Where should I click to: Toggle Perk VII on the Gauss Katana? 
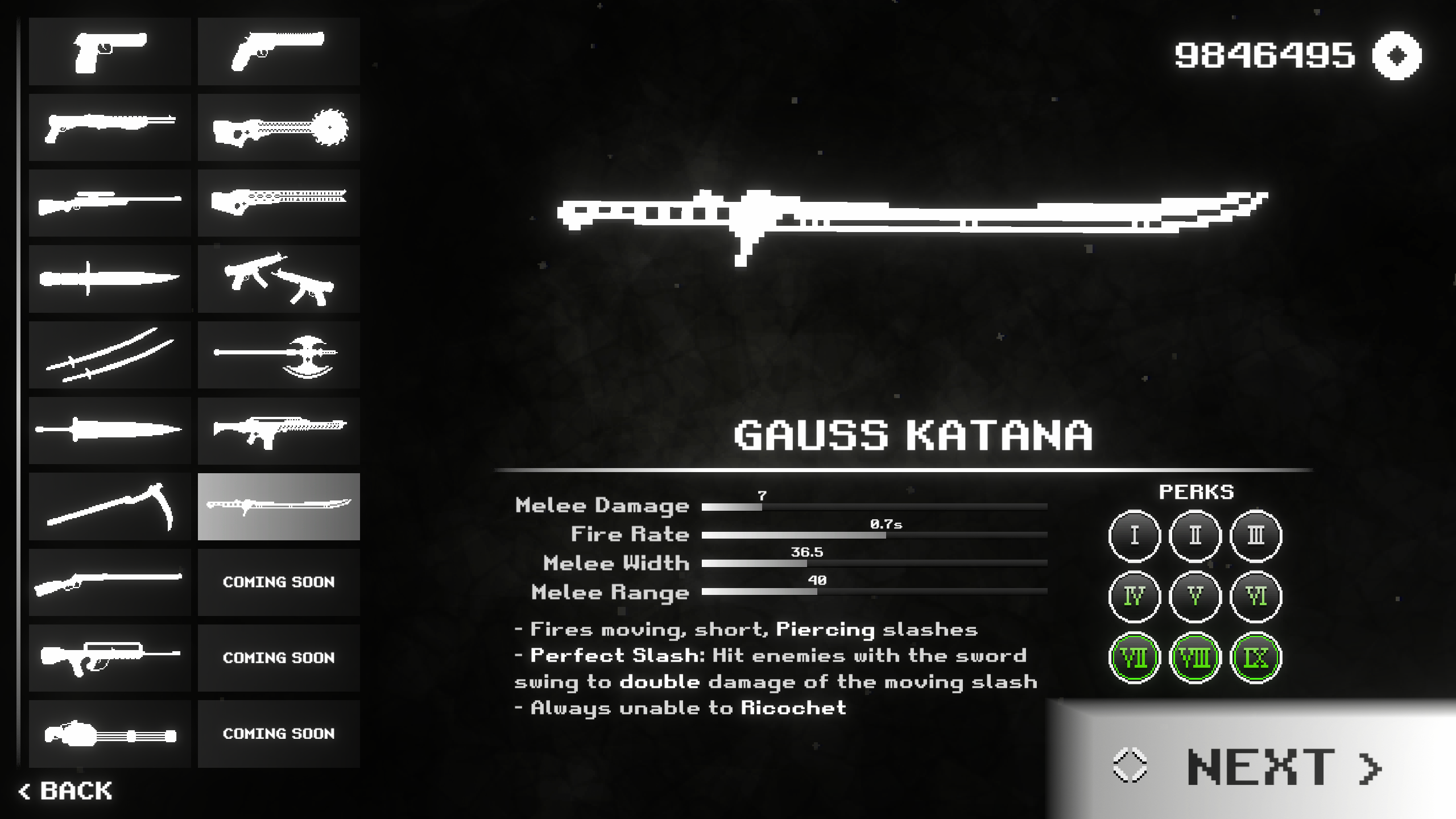click(1134, 657)
